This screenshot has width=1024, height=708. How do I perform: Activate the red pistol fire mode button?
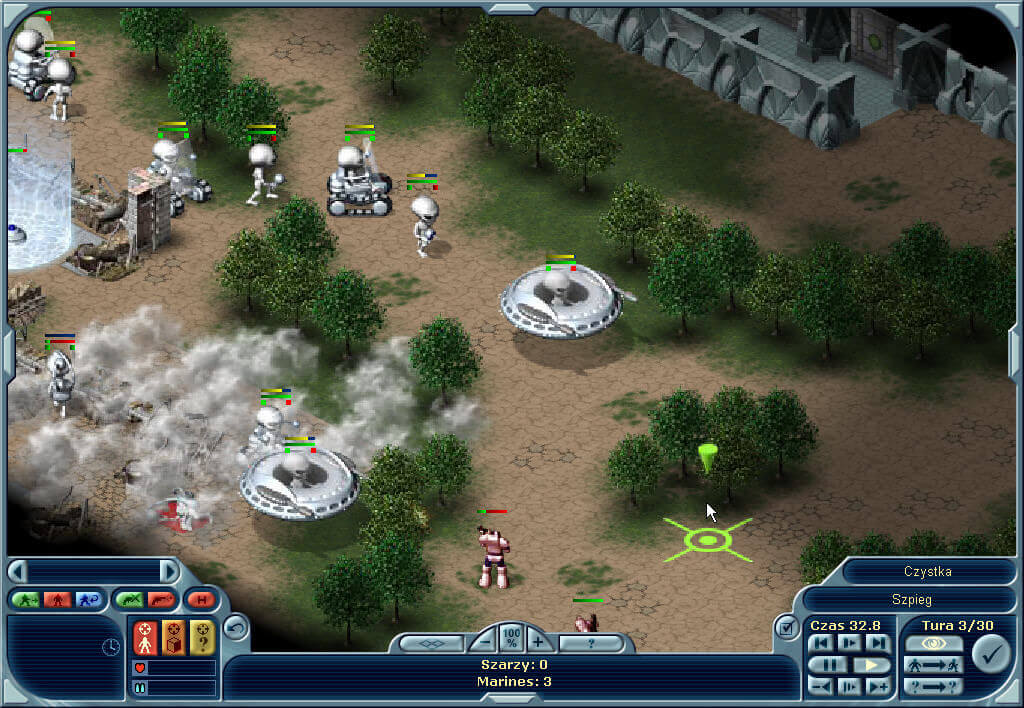pos(160,600)
